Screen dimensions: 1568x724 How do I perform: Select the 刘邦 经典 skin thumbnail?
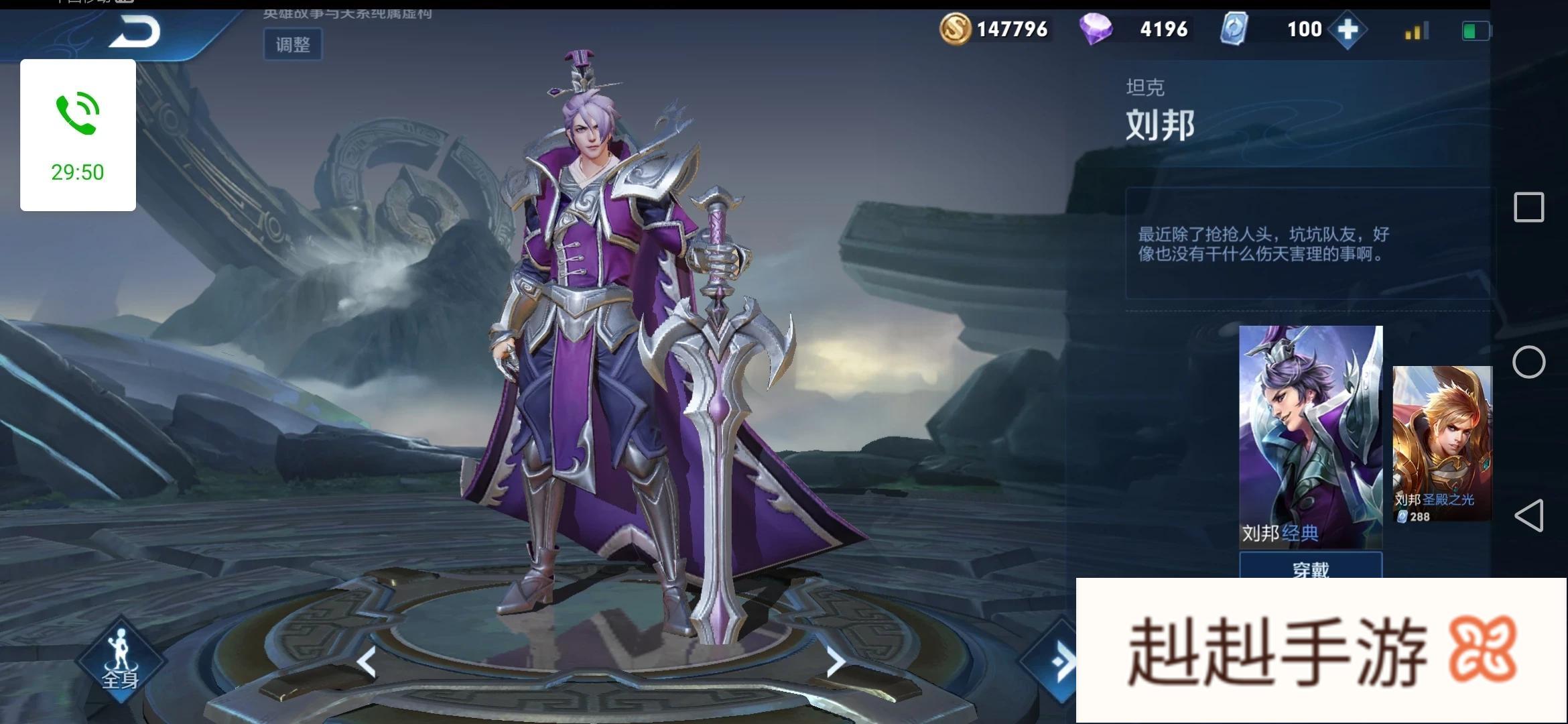1310,436
